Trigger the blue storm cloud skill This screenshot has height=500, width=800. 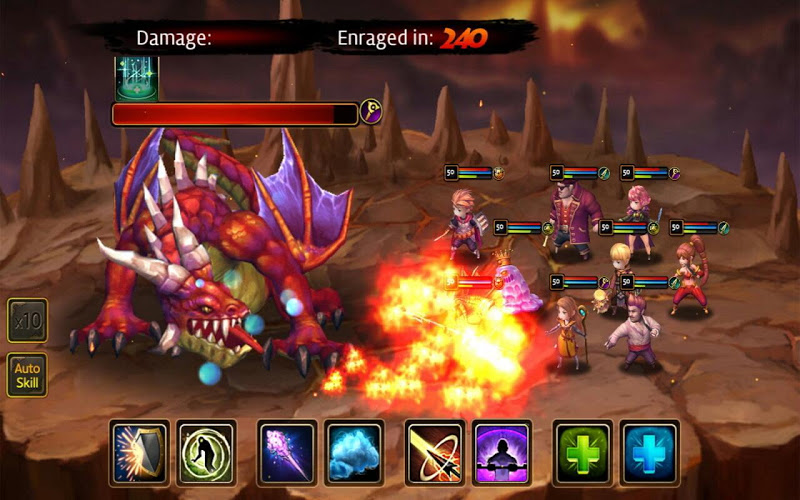(353, 452)
